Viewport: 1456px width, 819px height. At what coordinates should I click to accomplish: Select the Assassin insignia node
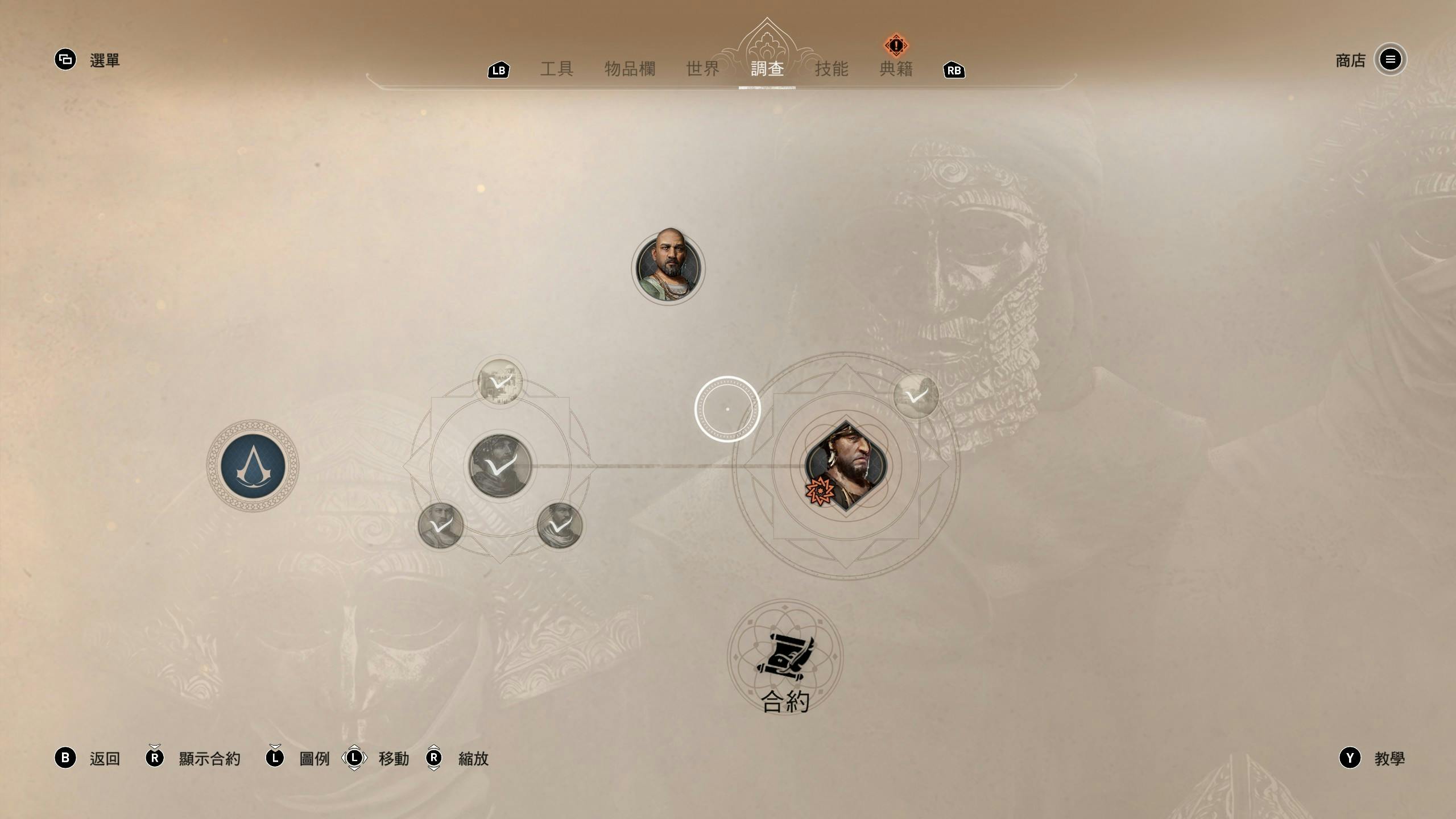[253, 466]
